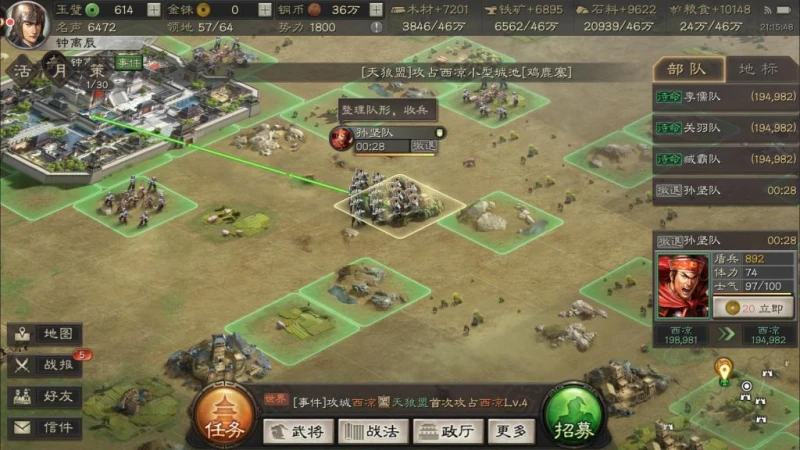Image resolution: width=800 pixels, height=450 pixels.
Task: Open the 武将 generals screen
Action: (x=298, y=430)
